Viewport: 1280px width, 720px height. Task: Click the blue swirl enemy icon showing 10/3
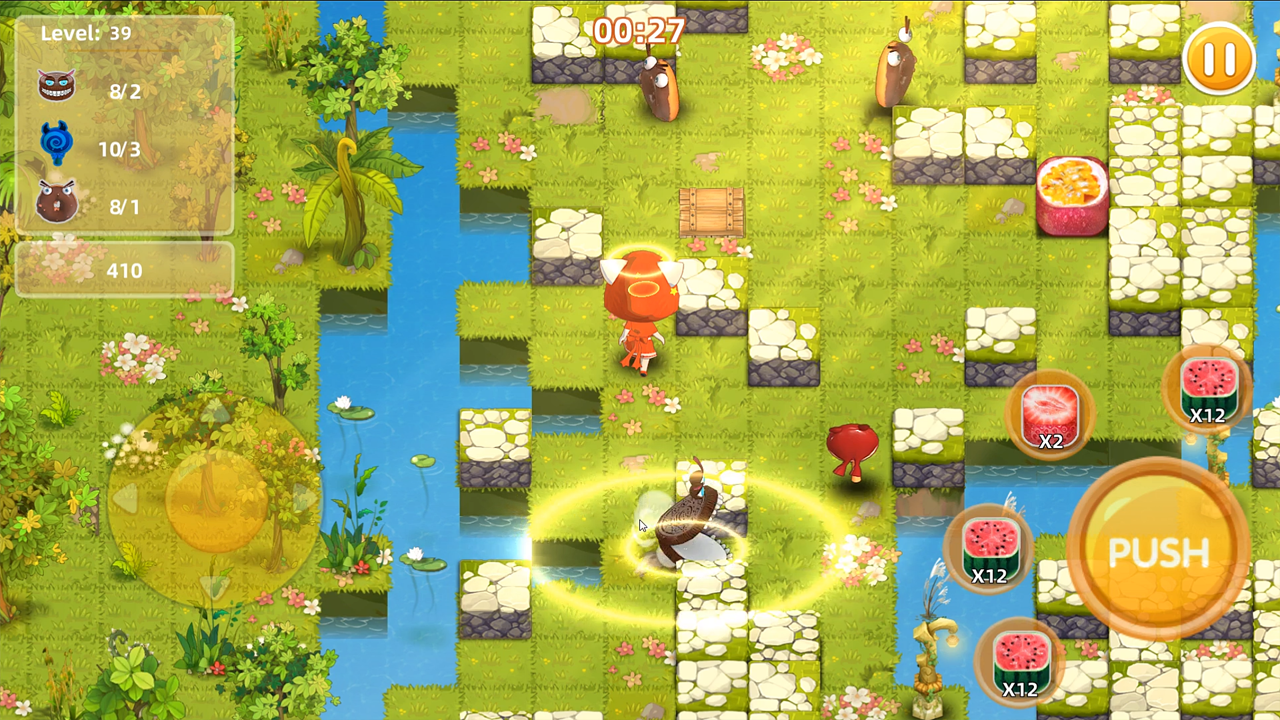click(57, 144)
